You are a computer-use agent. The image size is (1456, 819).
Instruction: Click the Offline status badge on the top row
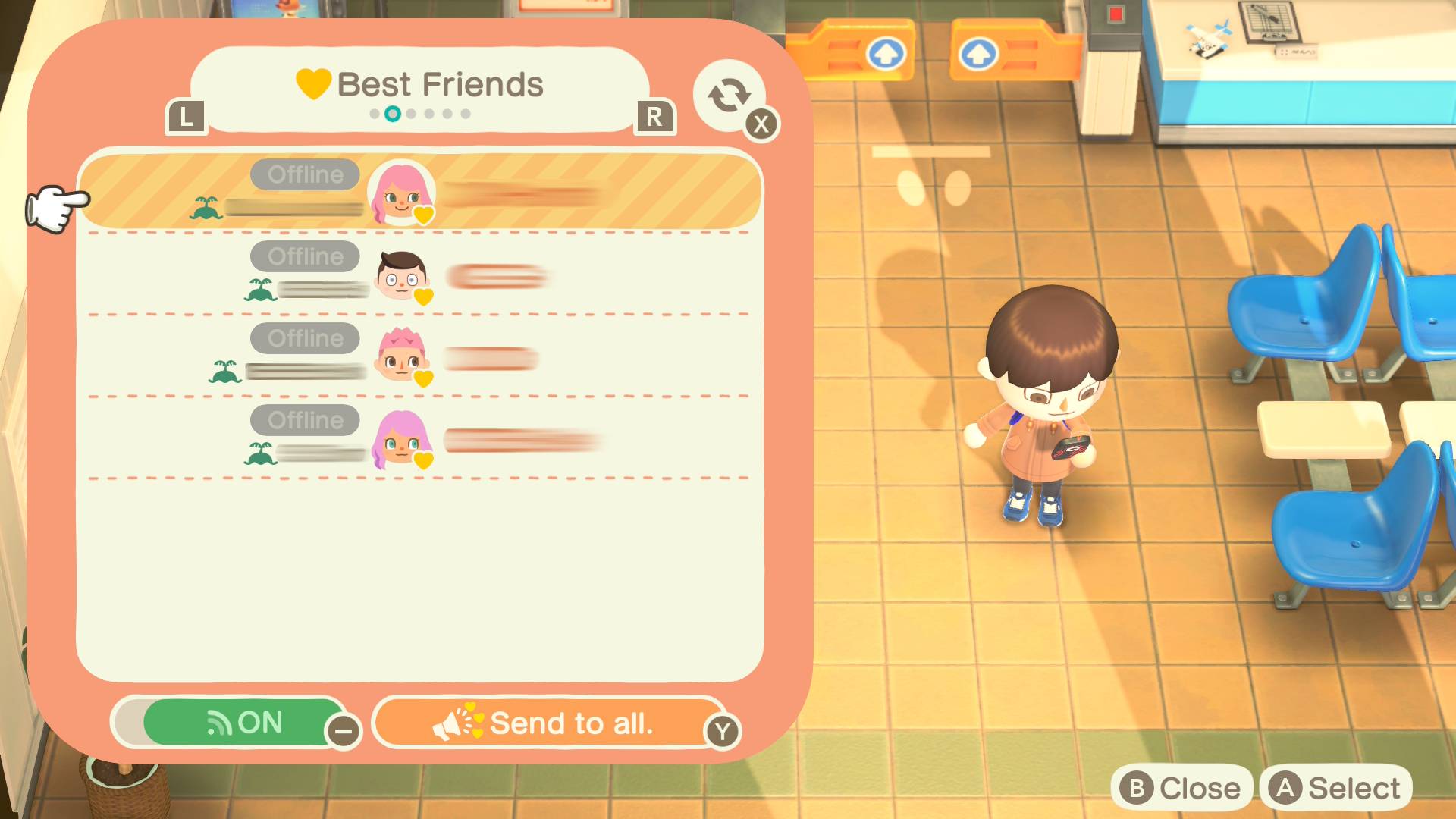pos(303,174)
